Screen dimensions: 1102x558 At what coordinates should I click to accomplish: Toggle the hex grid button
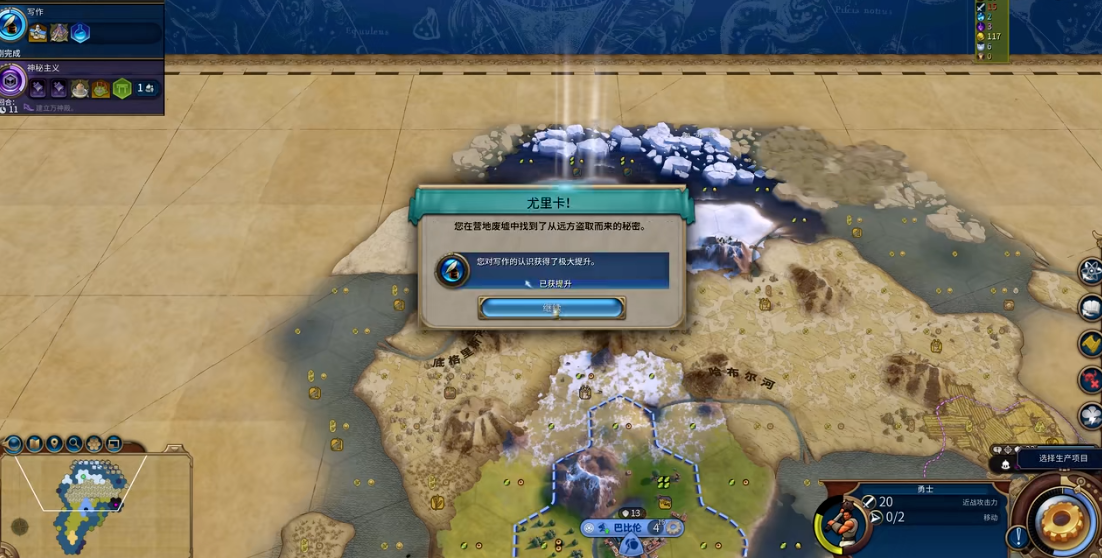[94, 443]
